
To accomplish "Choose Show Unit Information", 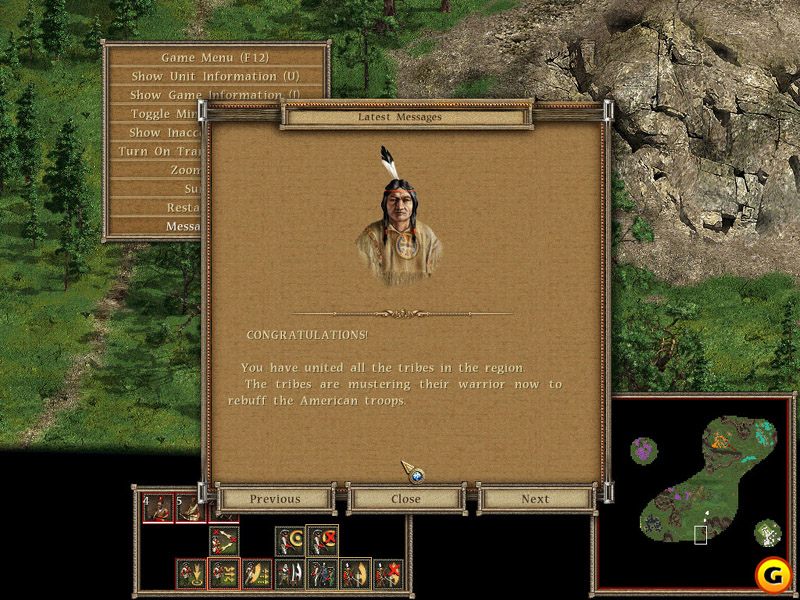I will tap(216, 76).
